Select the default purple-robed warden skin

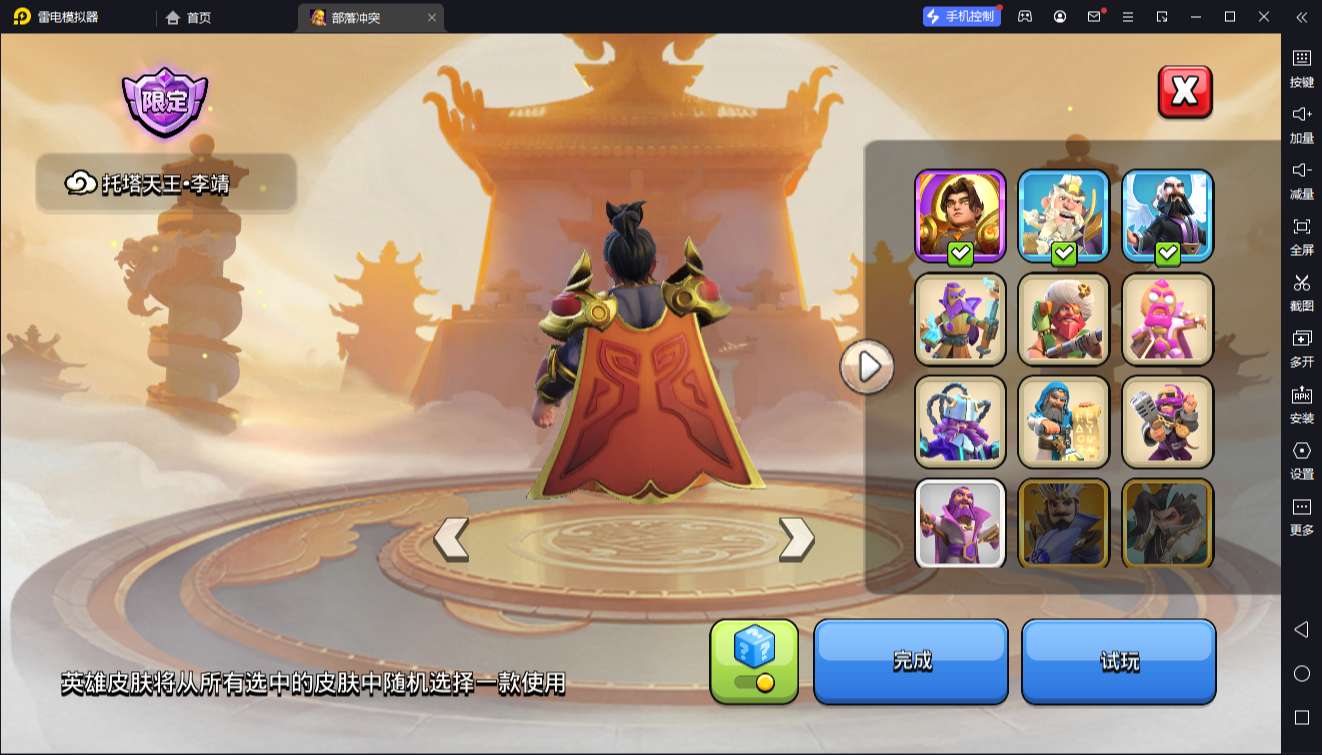[x=960, y=524]
